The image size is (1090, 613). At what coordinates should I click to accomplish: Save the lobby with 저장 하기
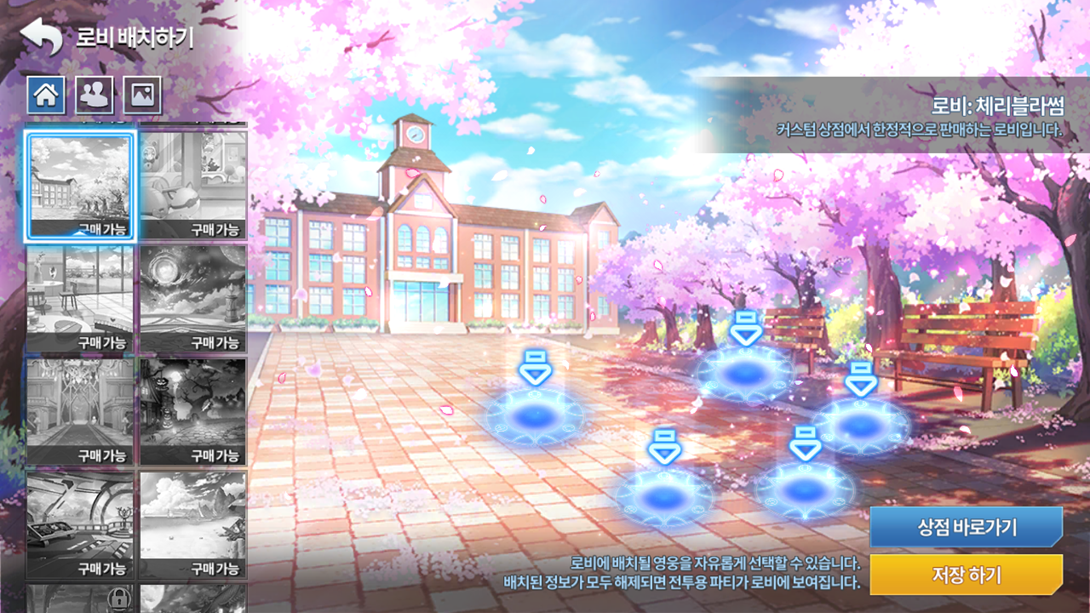(x=966, y=575)
